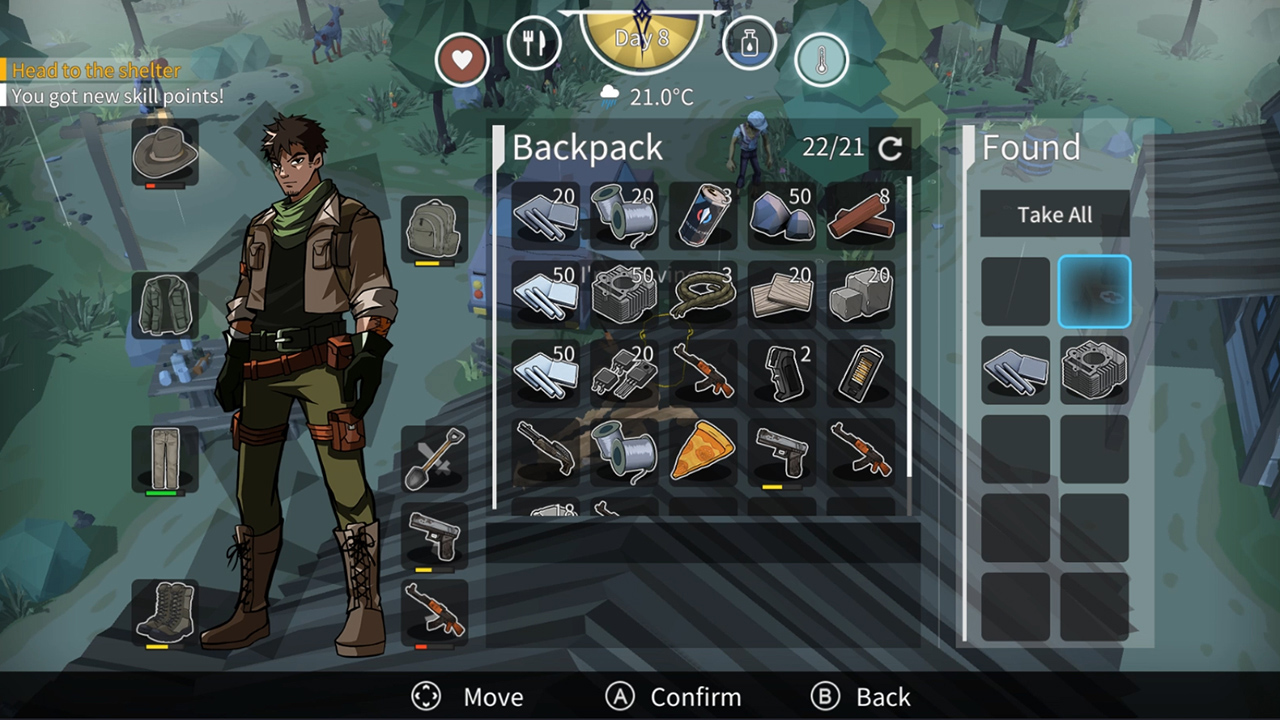
Task: Click the sort inventory refresh icon
Action: point(888,148)
